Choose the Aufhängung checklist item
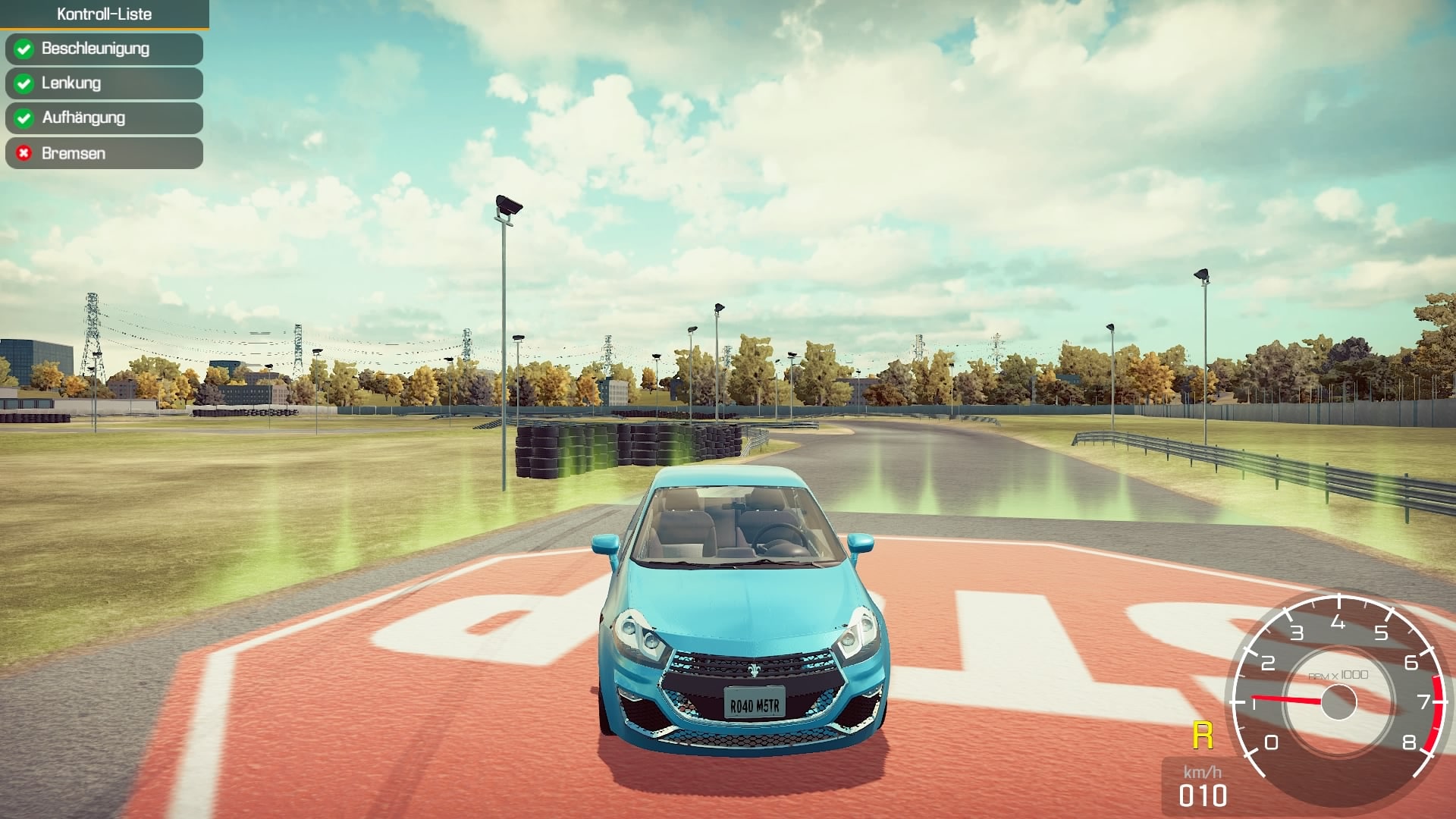The image size is (1456, 819). point(104,118)
